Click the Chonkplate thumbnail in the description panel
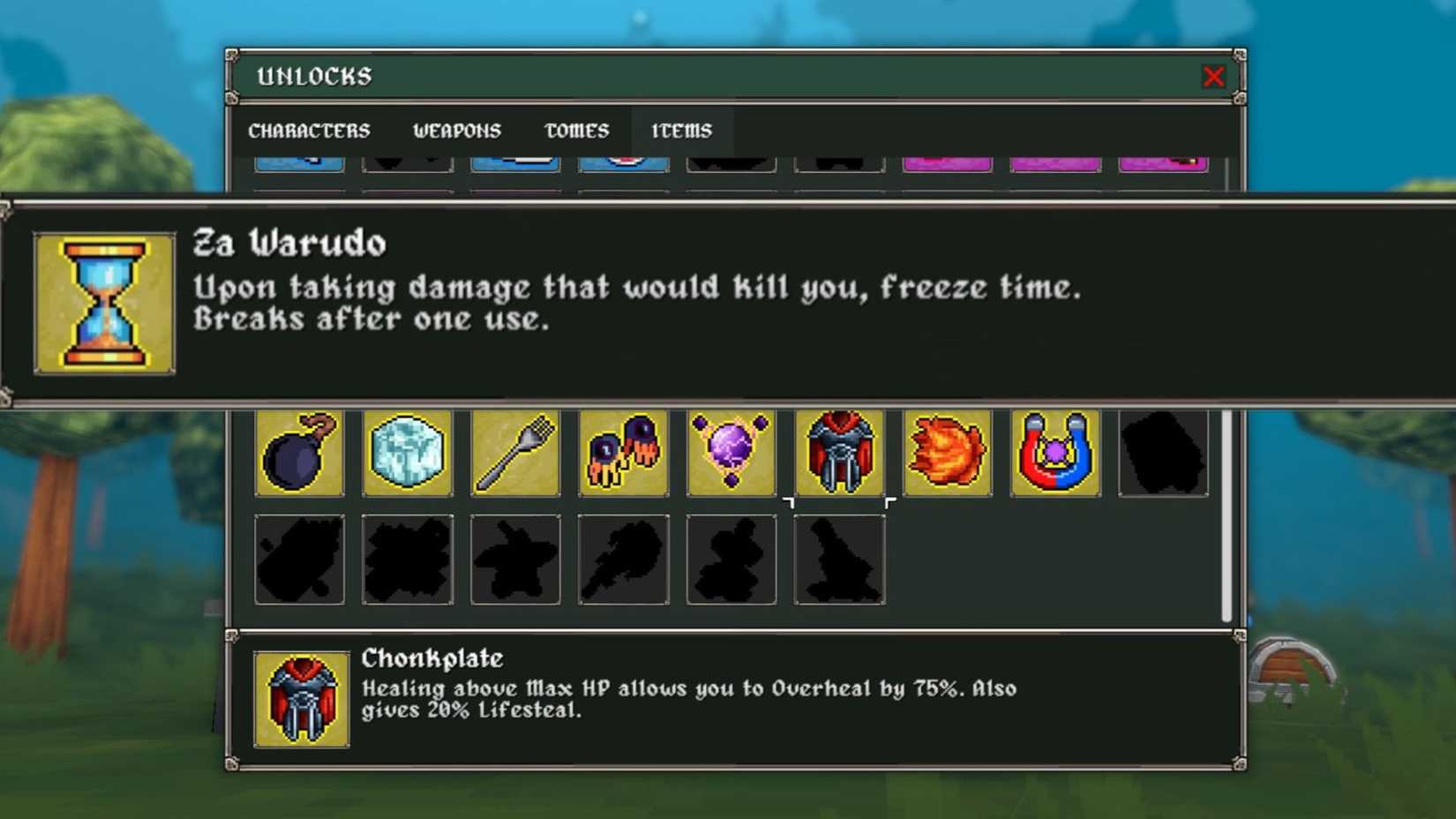The height and width of the screenshot is (819, 1456). (301, 700)
